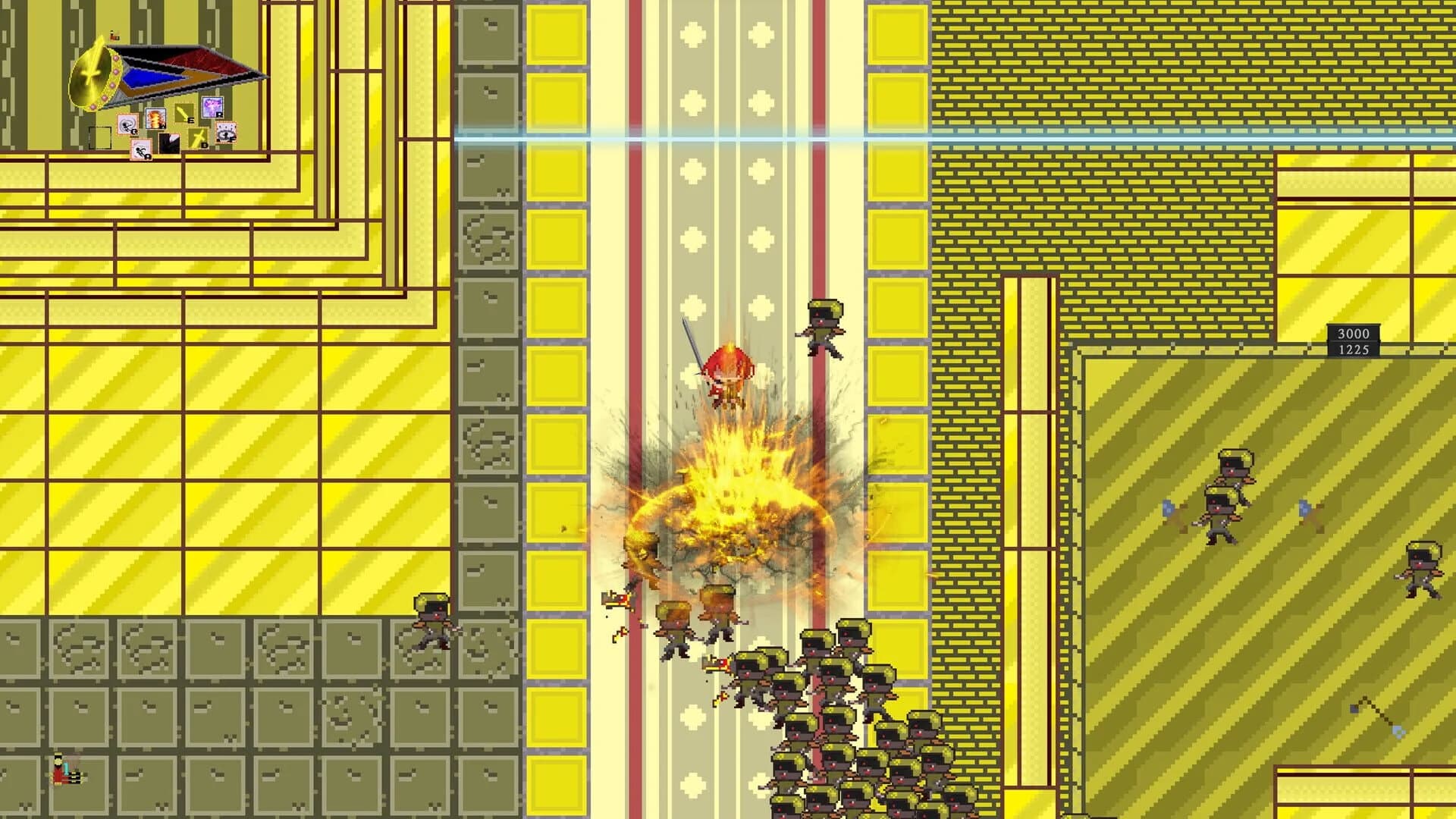The height and width of the screenshot is (819, 1456).
Task: Click the small flag marker above the horn
Action: [114, 36]
